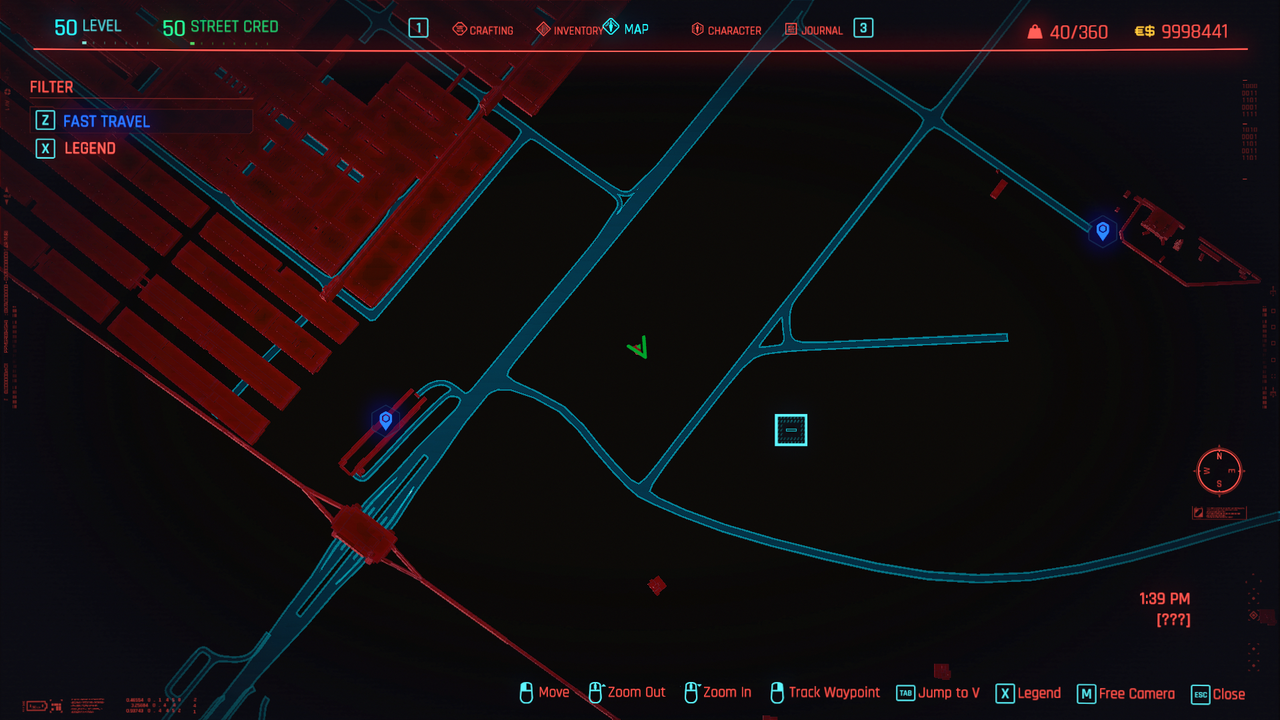Open the Legend from the bottom bar
The height and width of the screenshot is (720, 1280).
point(1028,693)
